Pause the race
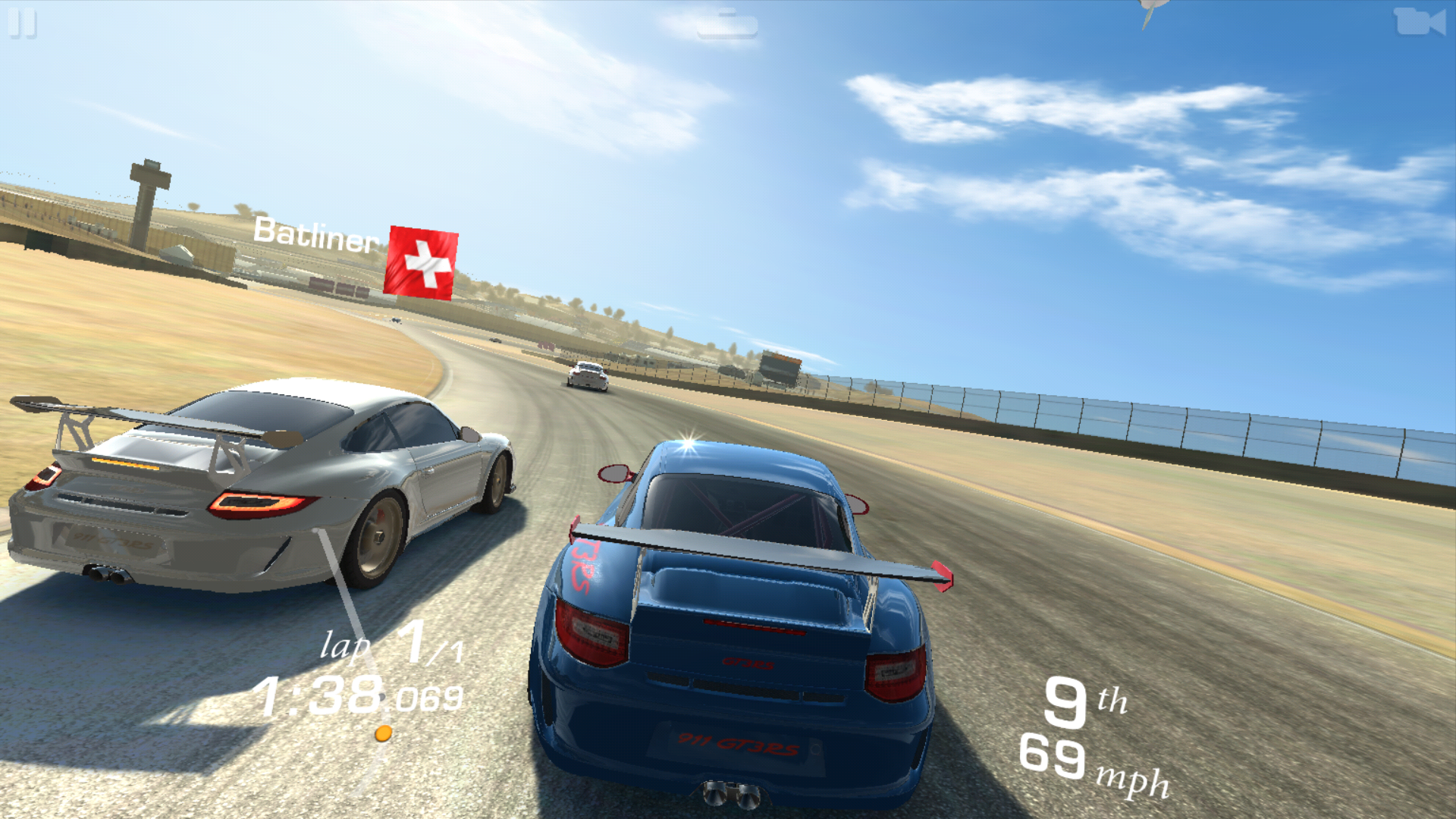The height and width of the screenshot is (819, 1456). coord(22,23)
